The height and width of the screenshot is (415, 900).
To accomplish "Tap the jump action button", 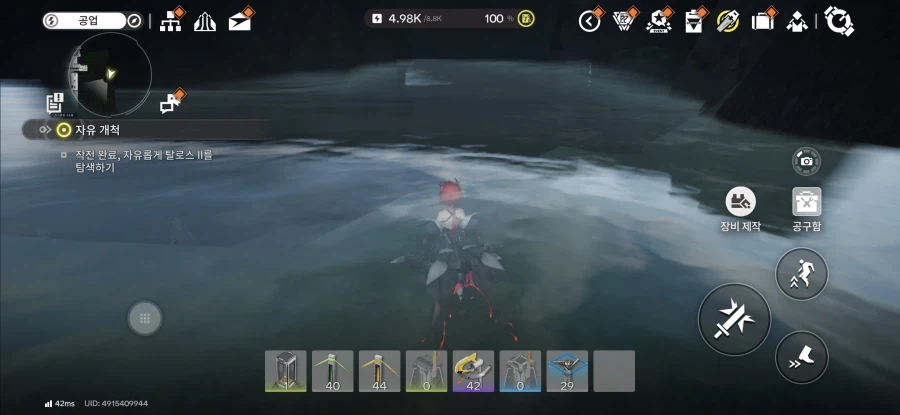I will coord(802,273).
